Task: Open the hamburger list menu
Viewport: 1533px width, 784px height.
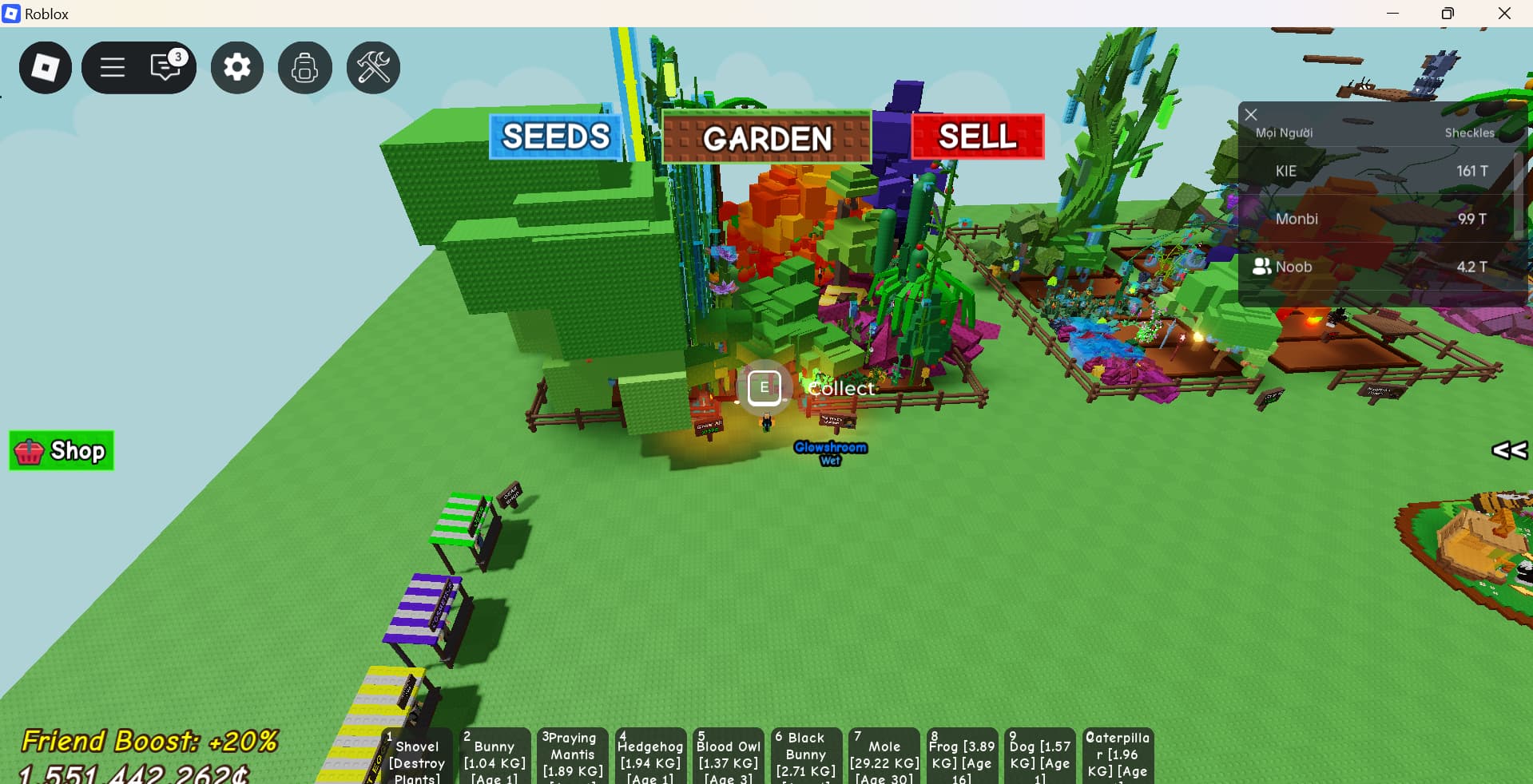Action: click(113, 68)
